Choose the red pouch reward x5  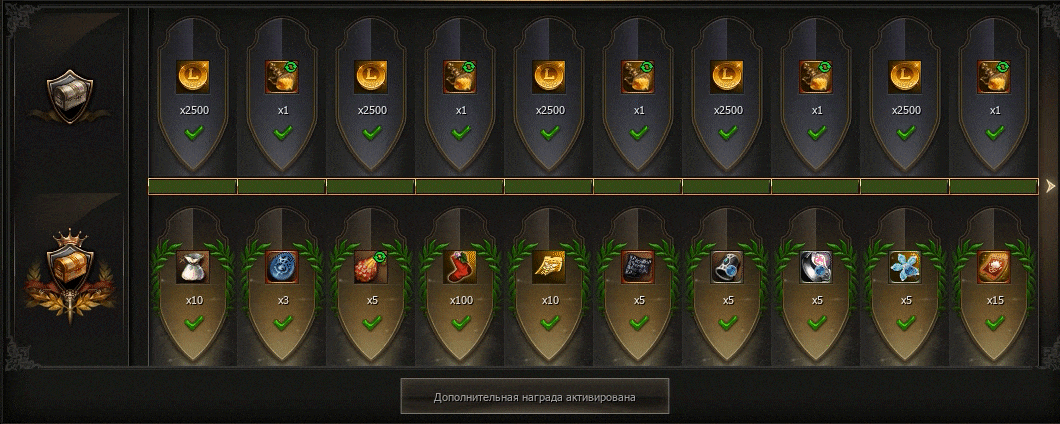(371, 267)
